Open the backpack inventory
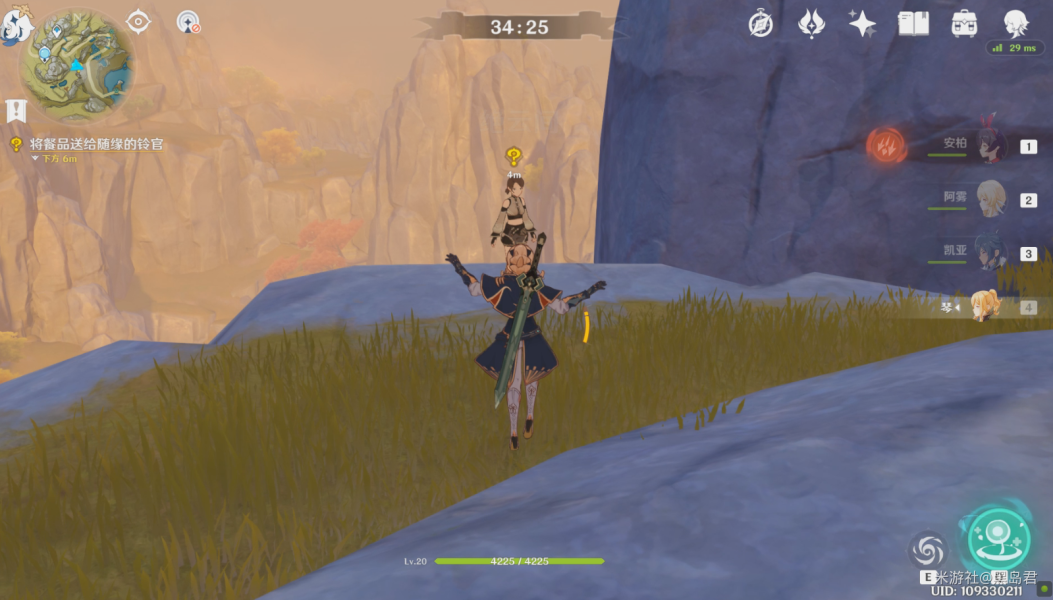The height and width of the screenshot is (600, 1053). tap(964, 24)
